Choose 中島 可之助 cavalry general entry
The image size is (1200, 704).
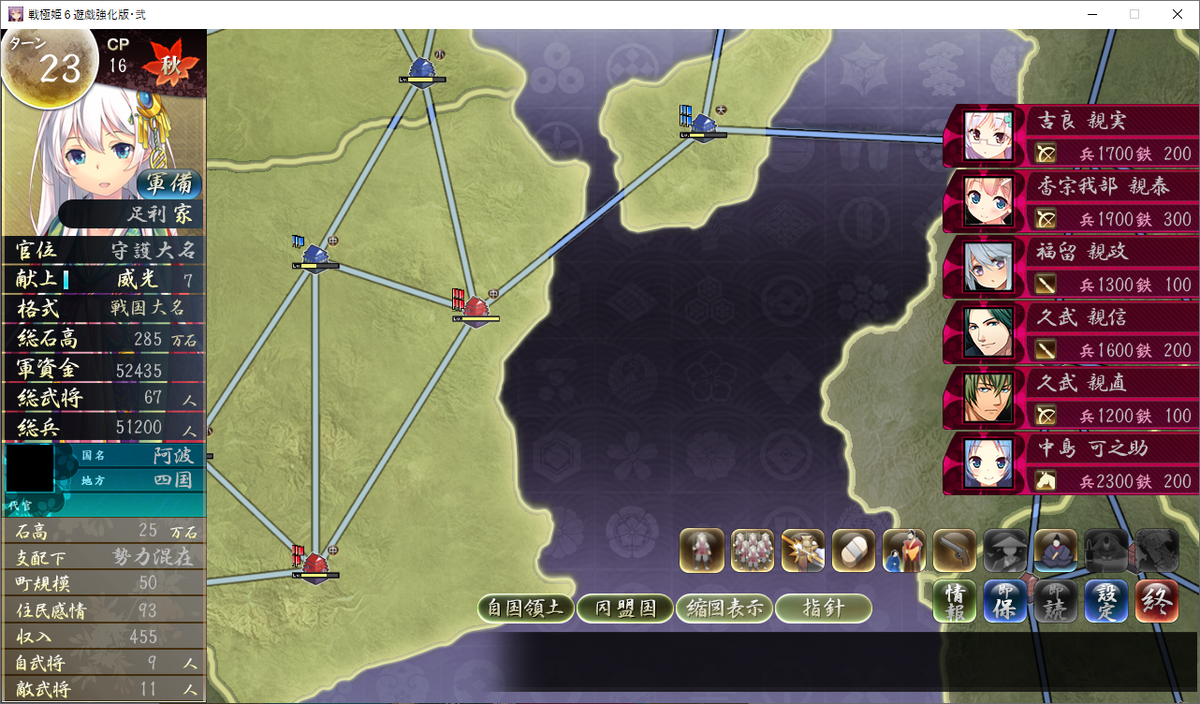[1072, 464]
